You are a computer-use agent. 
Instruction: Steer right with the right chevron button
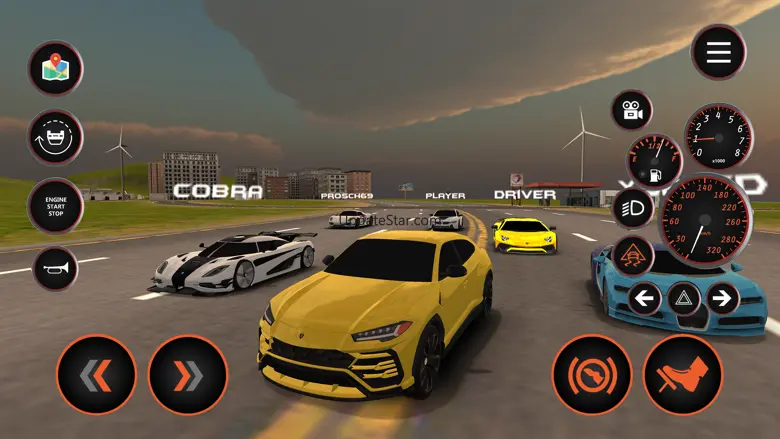pyautogui.click(x=187, y=375)
